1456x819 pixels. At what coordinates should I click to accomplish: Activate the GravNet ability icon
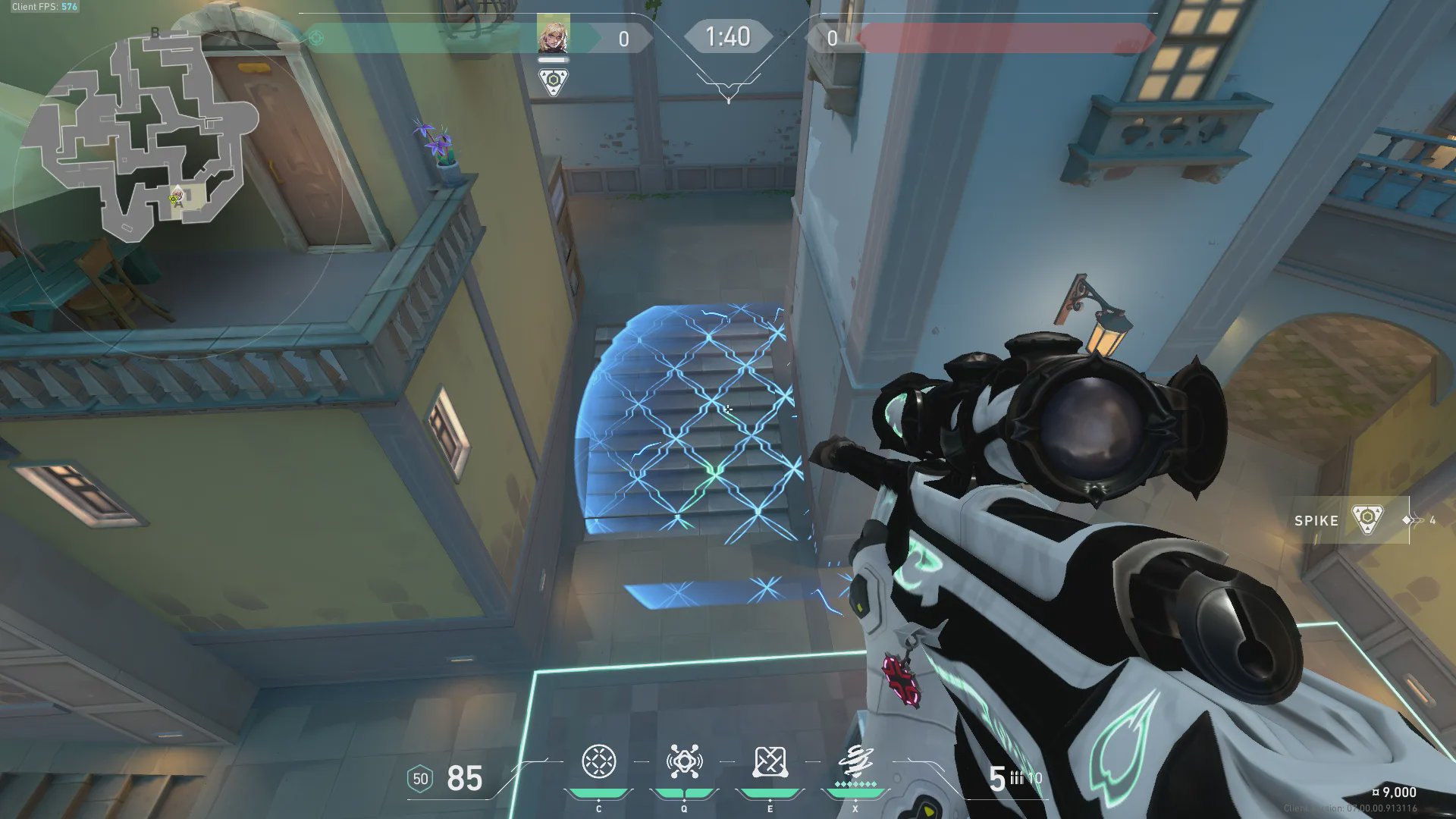pos(598,762)
